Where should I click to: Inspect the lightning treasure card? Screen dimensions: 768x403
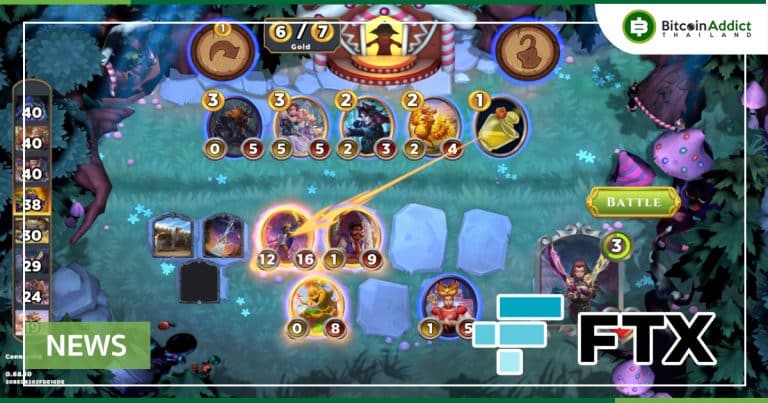click(223, 237)
